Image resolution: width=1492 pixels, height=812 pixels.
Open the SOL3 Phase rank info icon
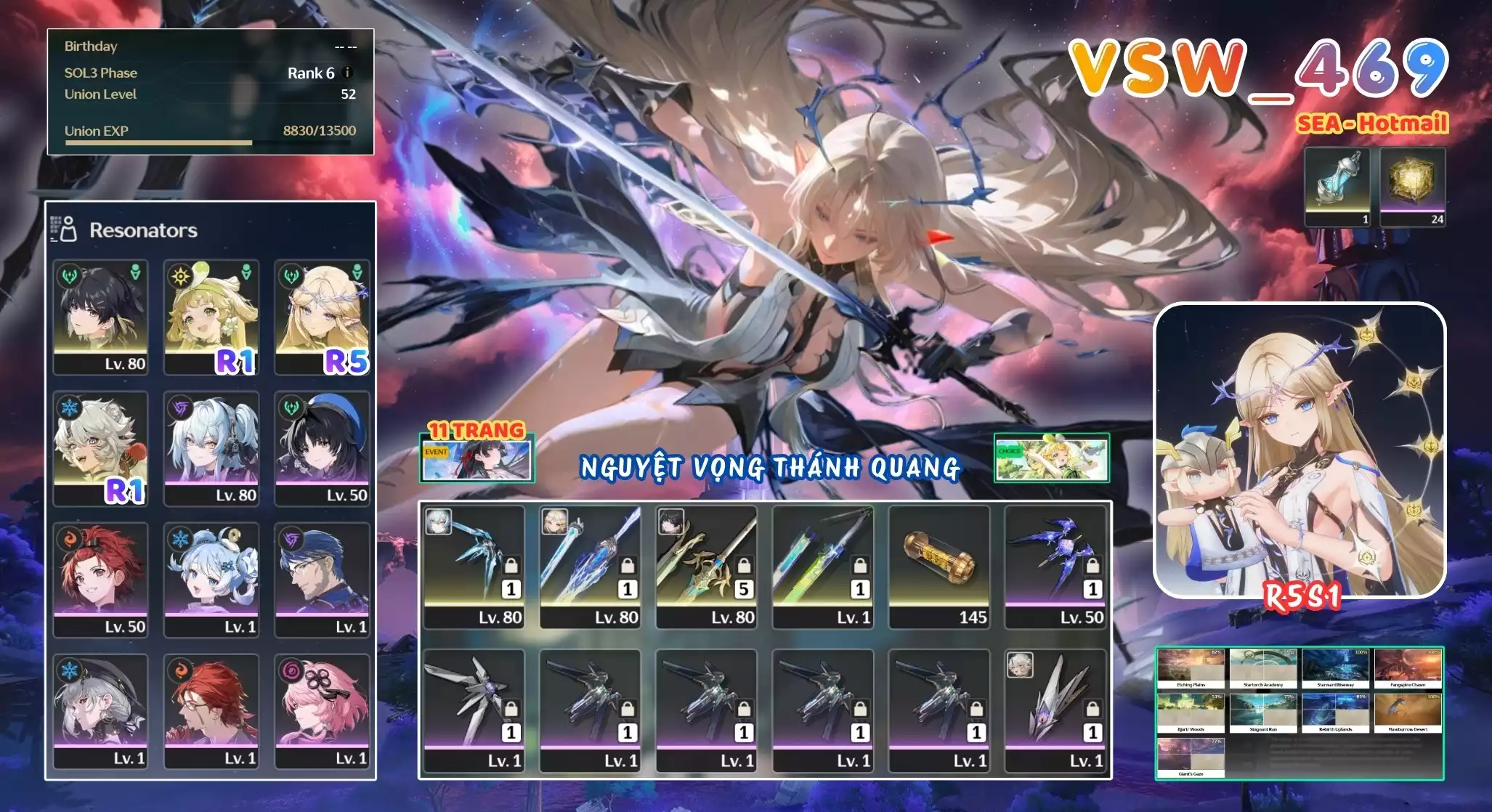pyautogui.click(x=347, y=73)
